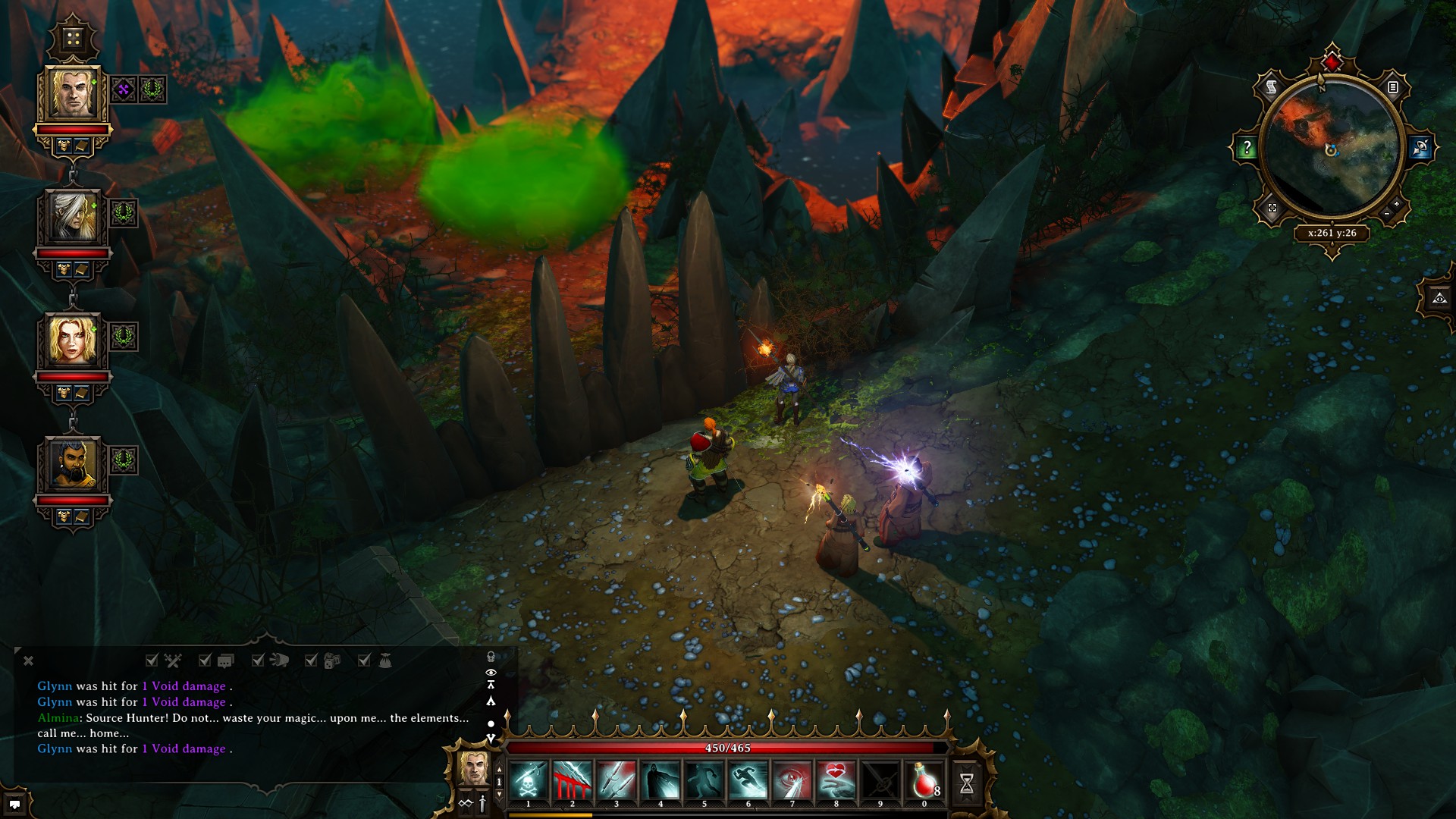Close the combat log panel
1456x819 pixels.
(x=28, y=661)
